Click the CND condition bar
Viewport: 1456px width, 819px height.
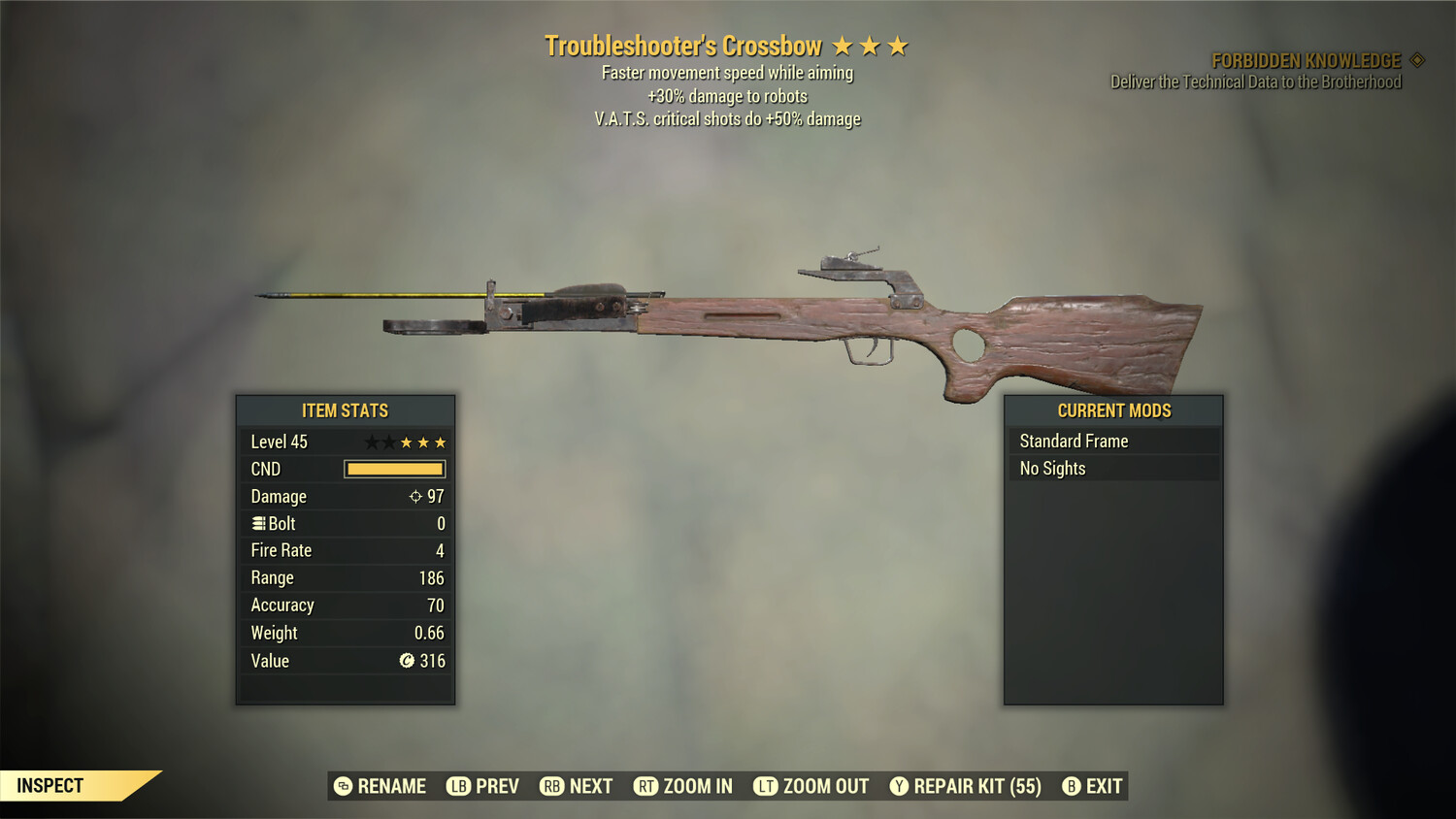[393, 469]
